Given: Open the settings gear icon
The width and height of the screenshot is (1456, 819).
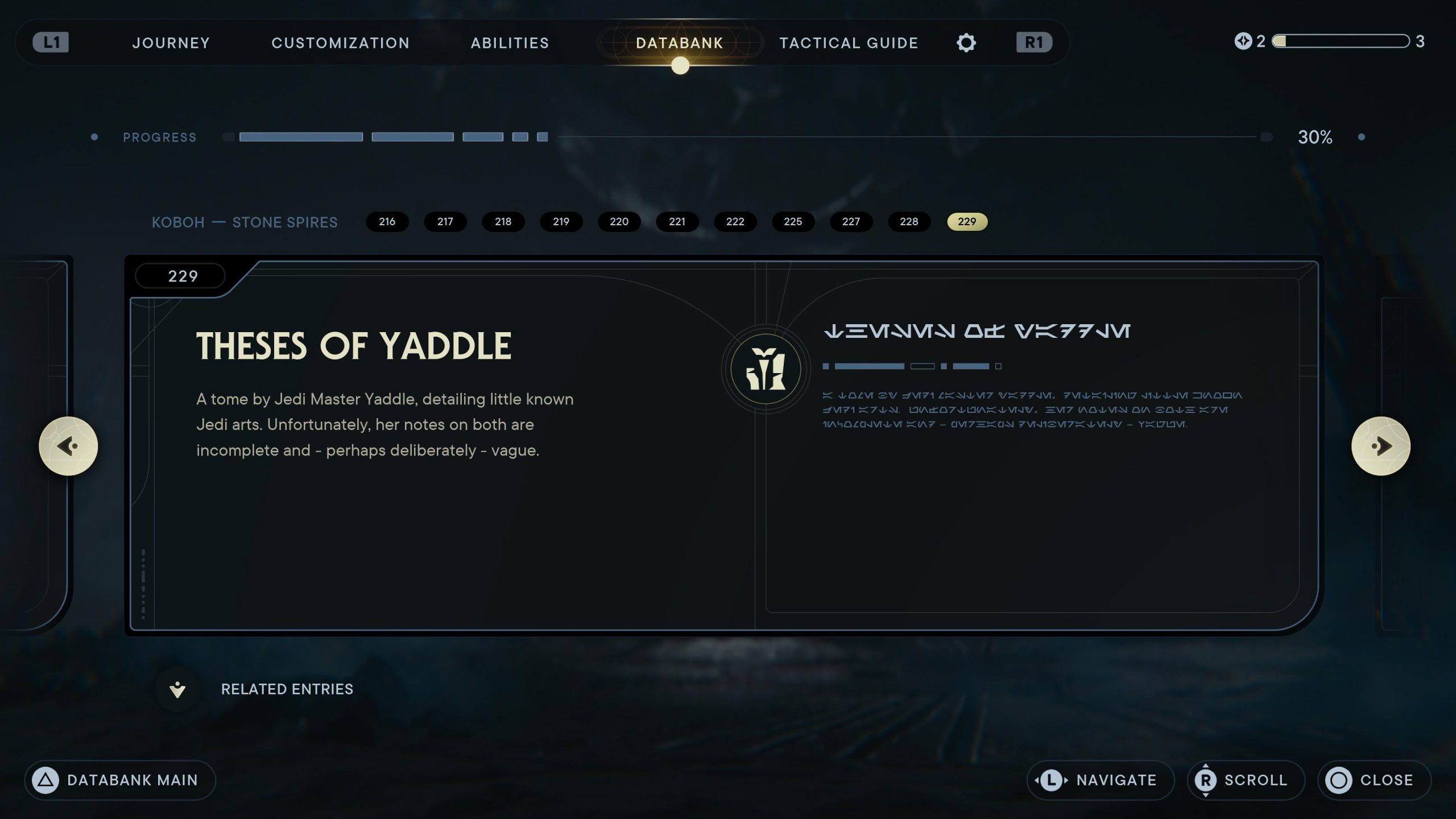Looking at the screenshot, I should [x=966, y=43].
